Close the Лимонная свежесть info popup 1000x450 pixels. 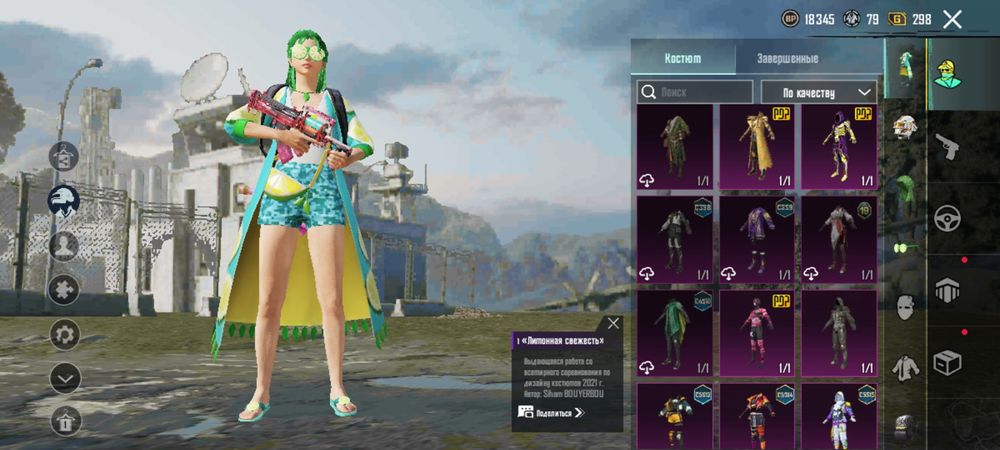613,323
